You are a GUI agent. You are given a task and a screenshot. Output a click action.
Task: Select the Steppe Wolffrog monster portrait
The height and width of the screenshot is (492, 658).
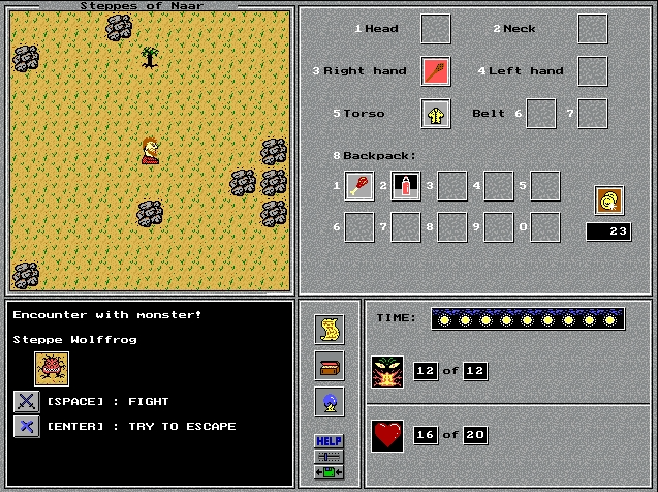(51, 369)
